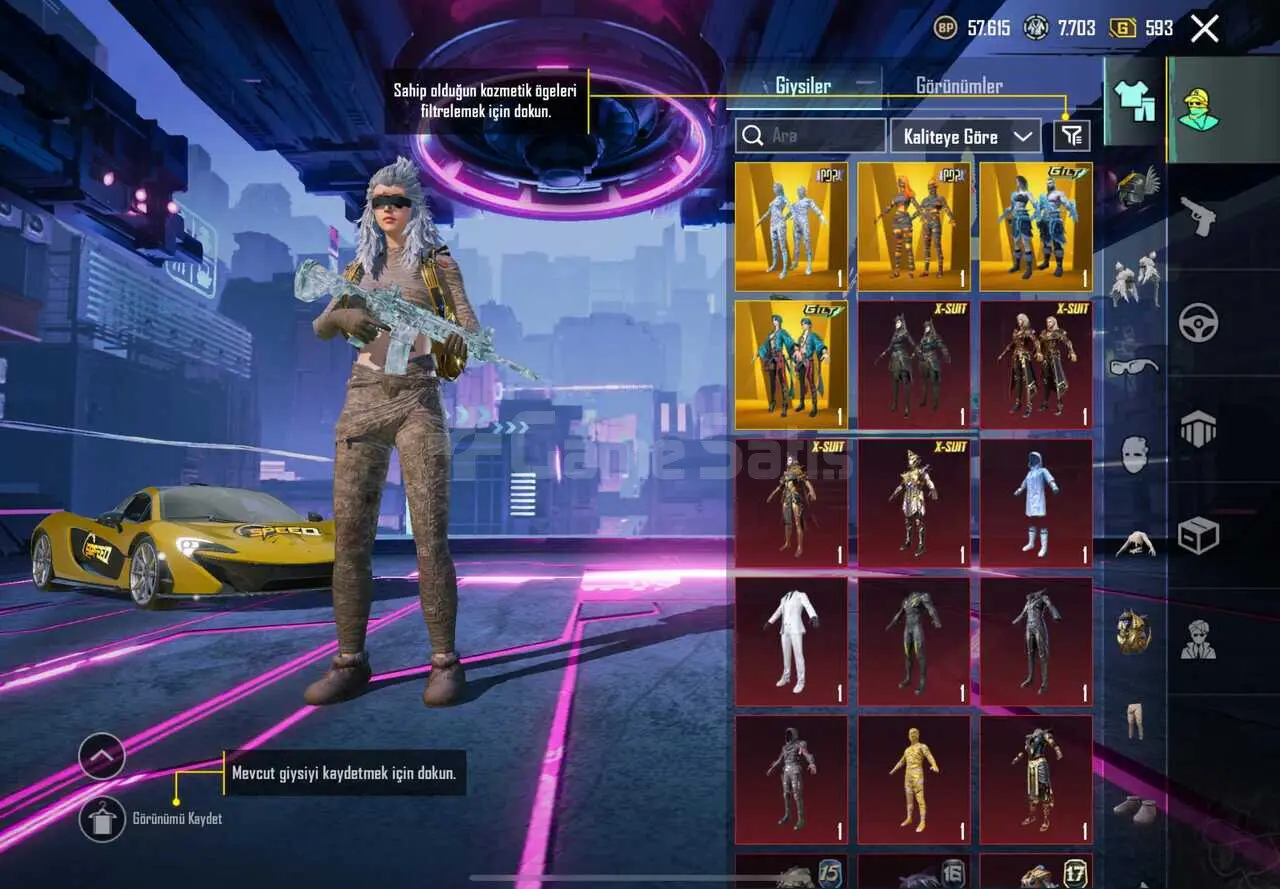Open the steering wheel vehicles category

click(1198, 322)
